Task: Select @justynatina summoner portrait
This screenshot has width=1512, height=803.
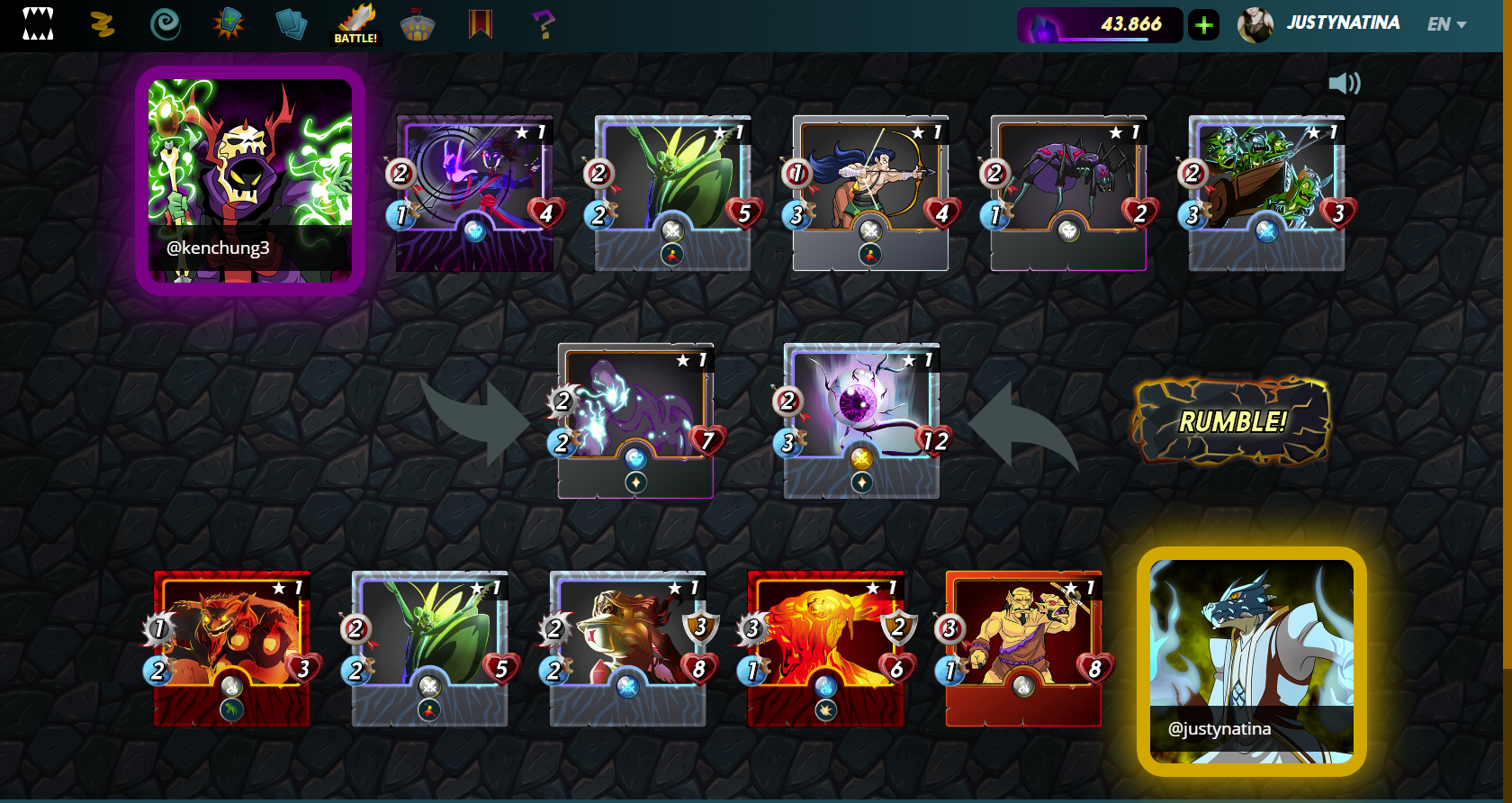Action: point(1251,662)
